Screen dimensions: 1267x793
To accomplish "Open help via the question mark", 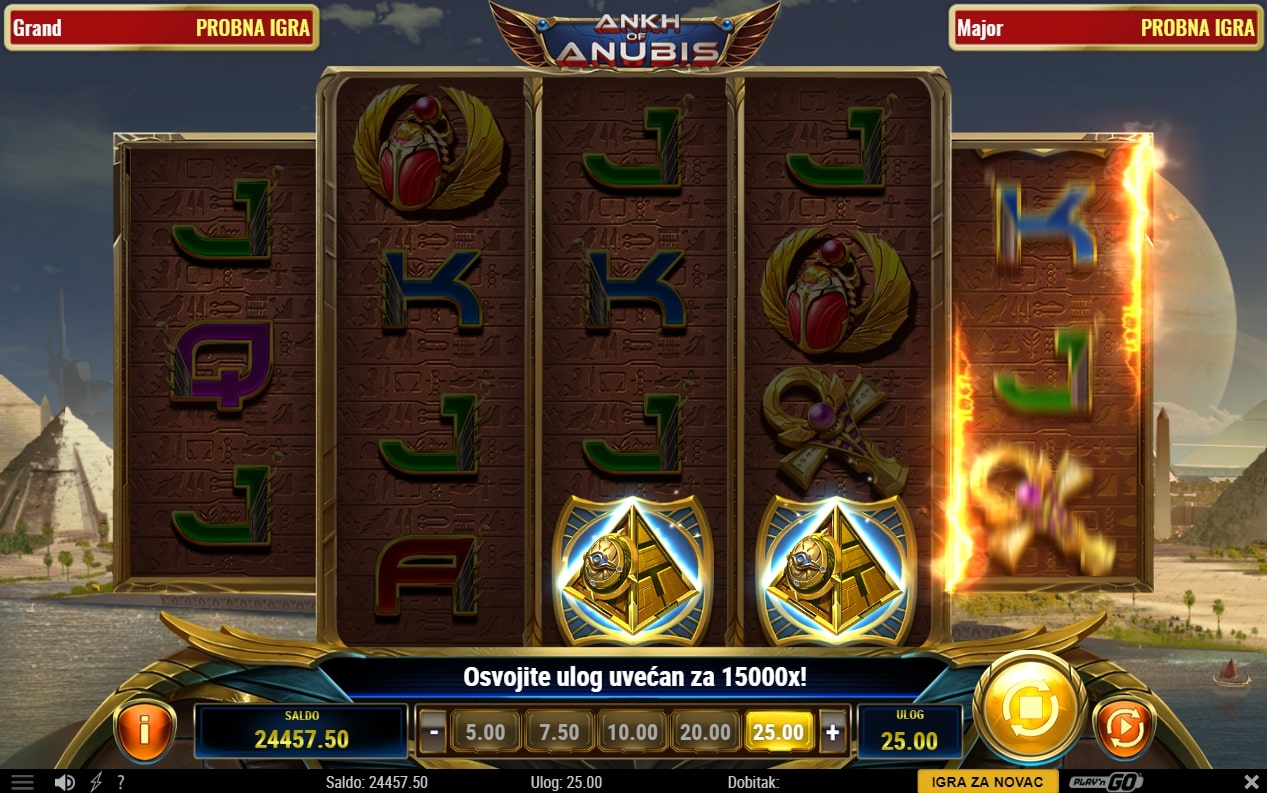I will pyautogui.click(x=121, y=782).
